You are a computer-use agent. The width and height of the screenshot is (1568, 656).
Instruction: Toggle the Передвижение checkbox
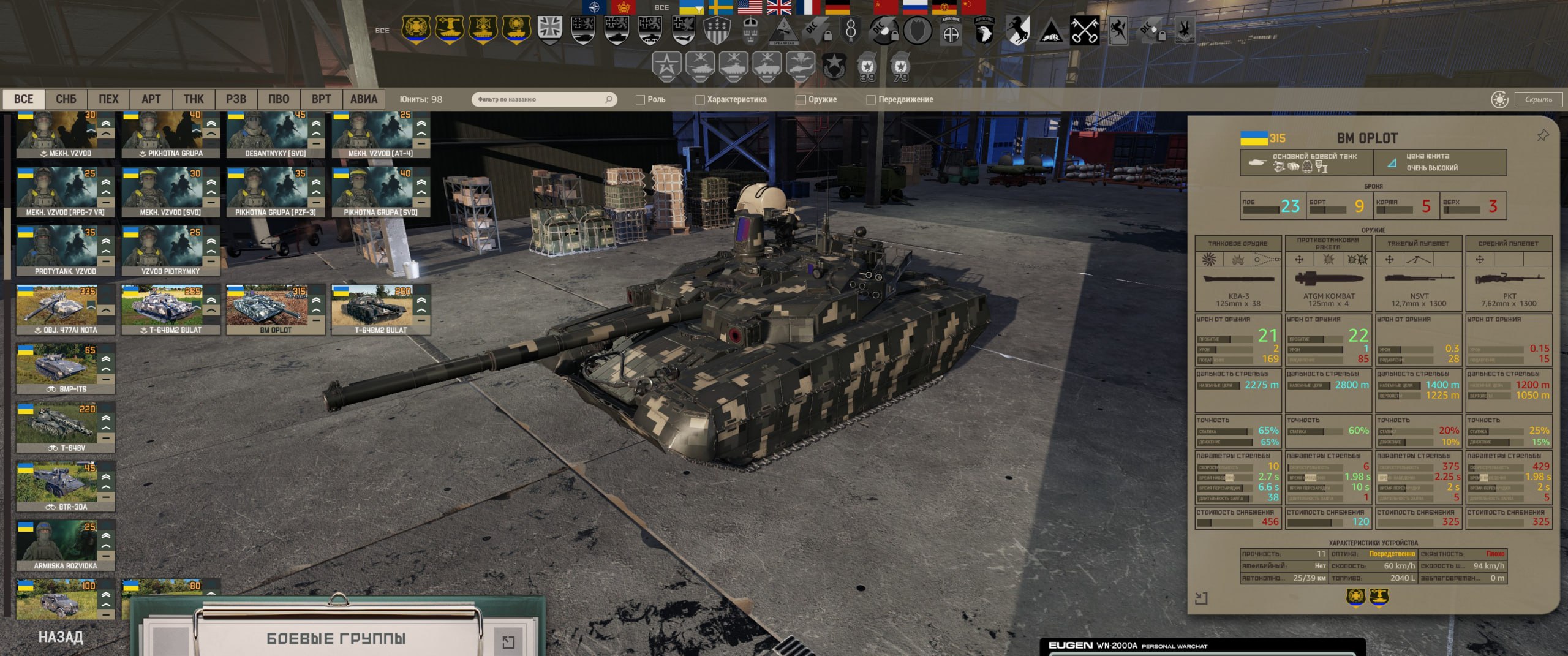[x=871, y=100]
